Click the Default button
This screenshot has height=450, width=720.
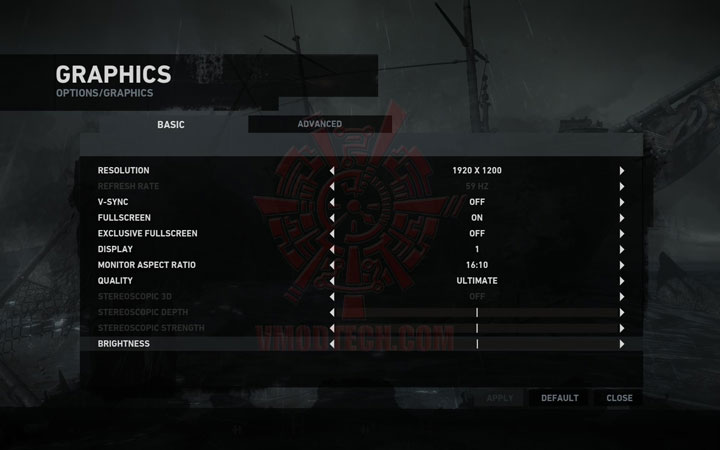[559, 398]
